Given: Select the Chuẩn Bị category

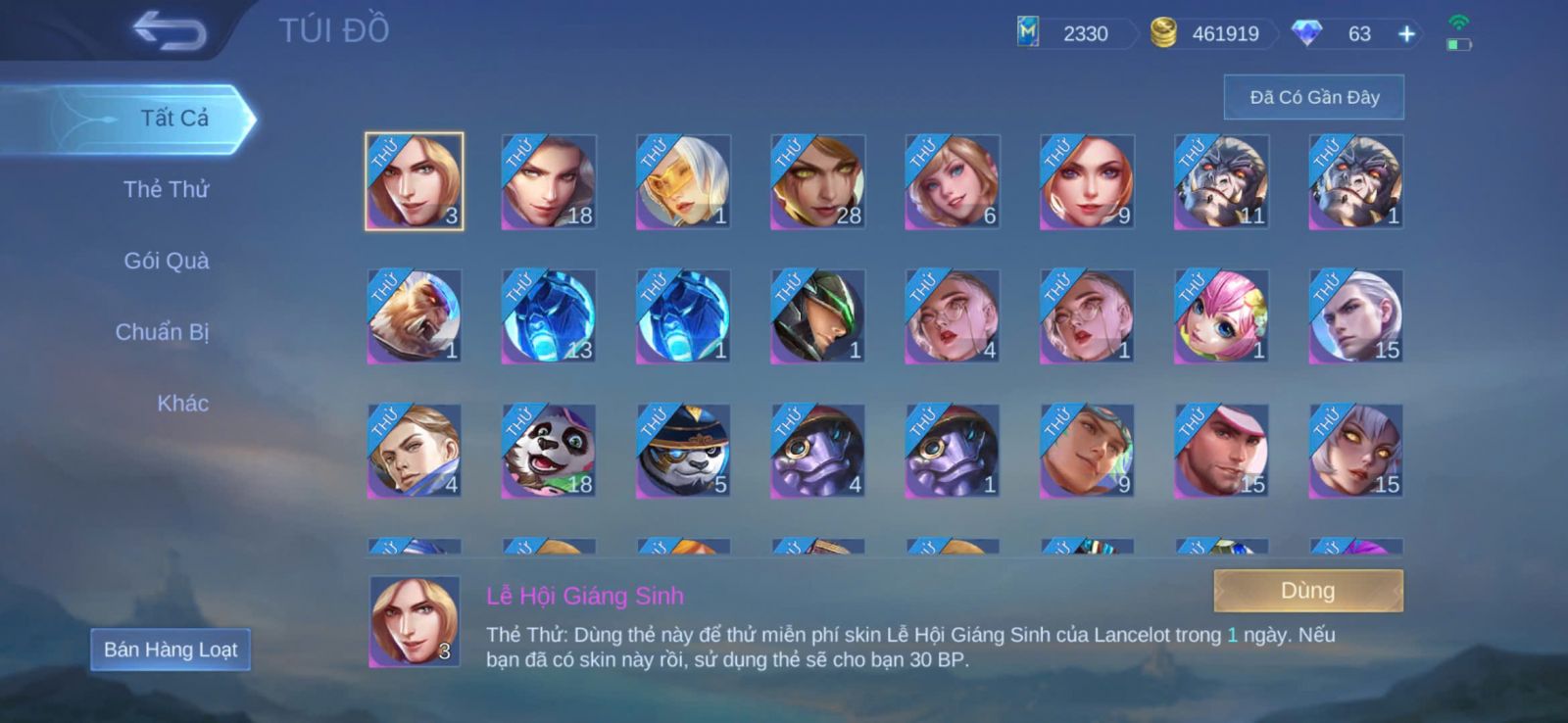Looking at the screenshot, I should pos(162,332).
